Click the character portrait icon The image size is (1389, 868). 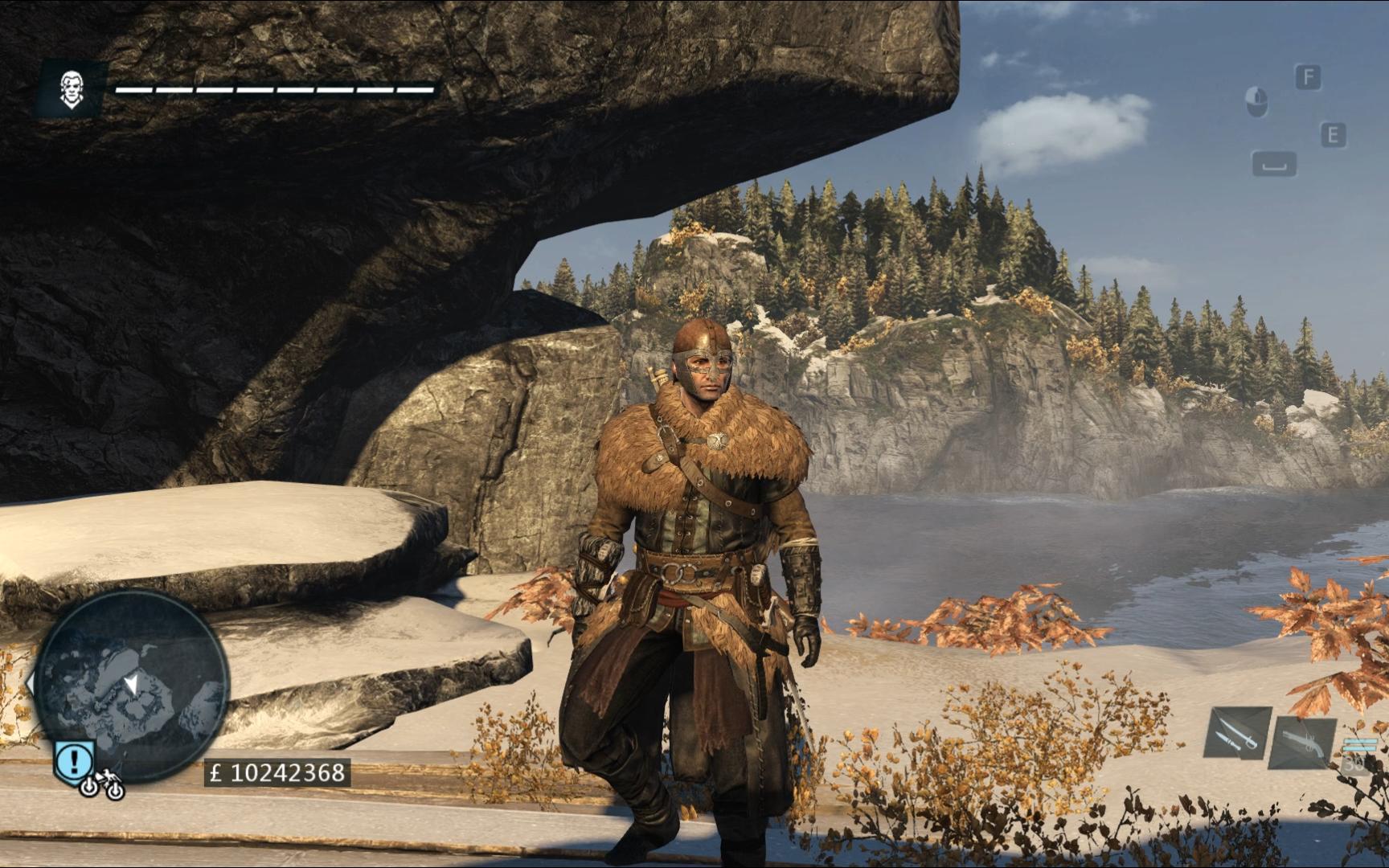coord(71,89)
